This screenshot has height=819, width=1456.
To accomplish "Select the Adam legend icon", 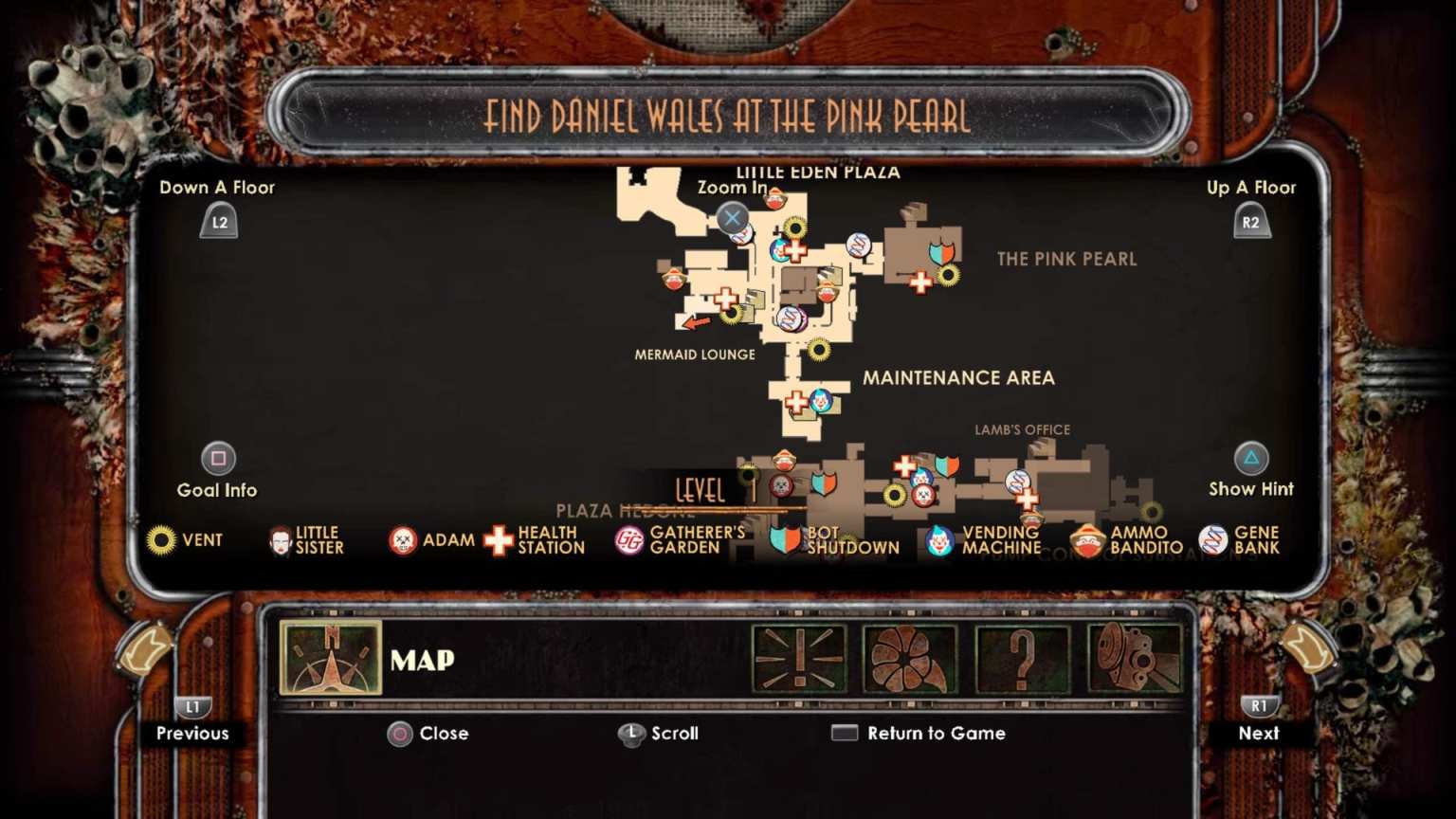I will (401, 540).
